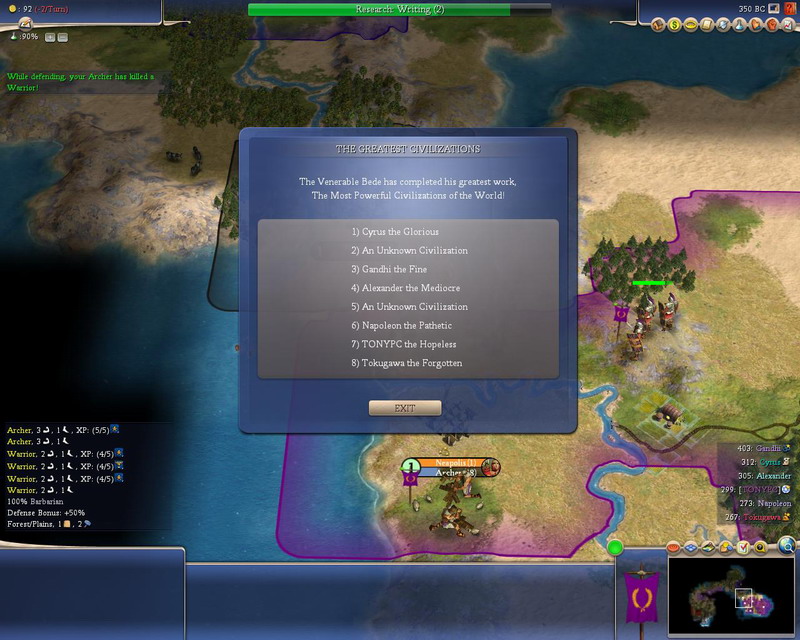Toggle the scores checklist display button
This screenshot has height=640, width=800.
(743, 548)
